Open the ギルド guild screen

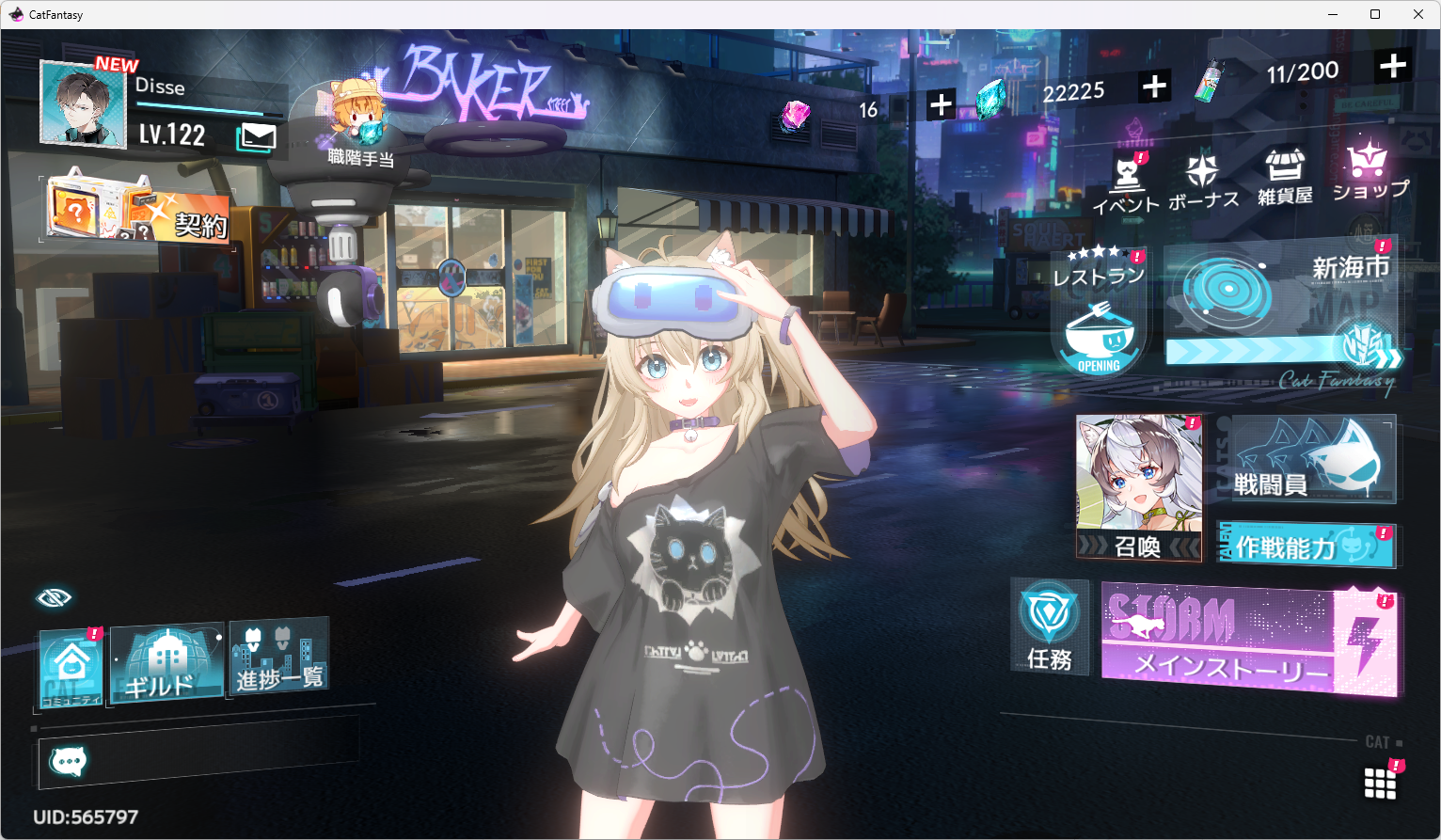pyautogui.click(x=166, y=662)
